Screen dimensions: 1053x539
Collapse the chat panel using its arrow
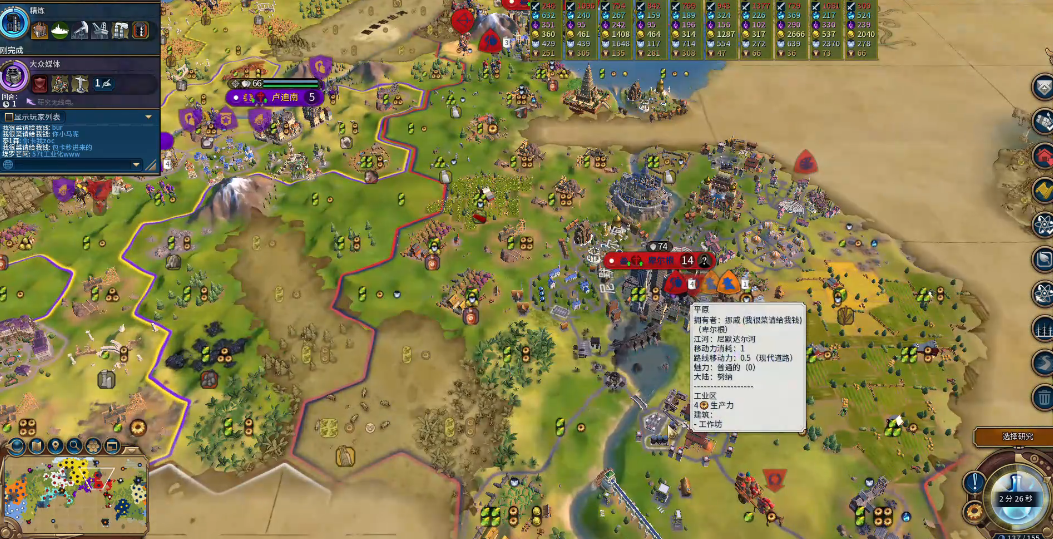[x=149, y=117]
